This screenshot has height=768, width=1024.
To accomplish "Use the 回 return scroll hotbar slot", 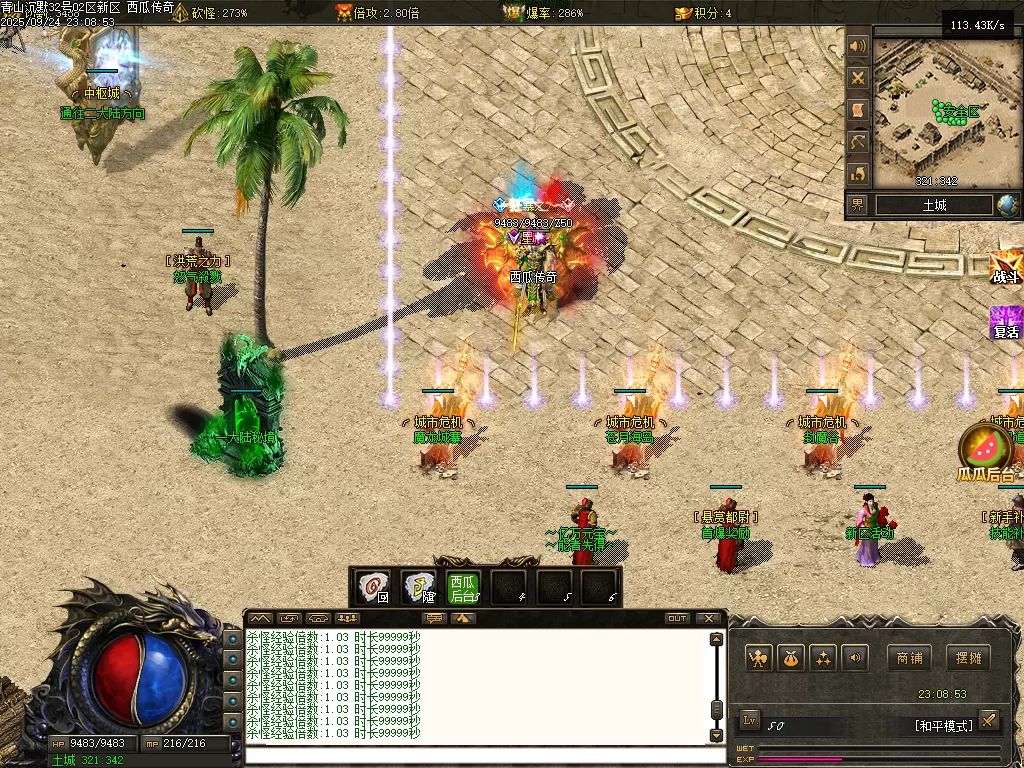I will pos(374,587).
